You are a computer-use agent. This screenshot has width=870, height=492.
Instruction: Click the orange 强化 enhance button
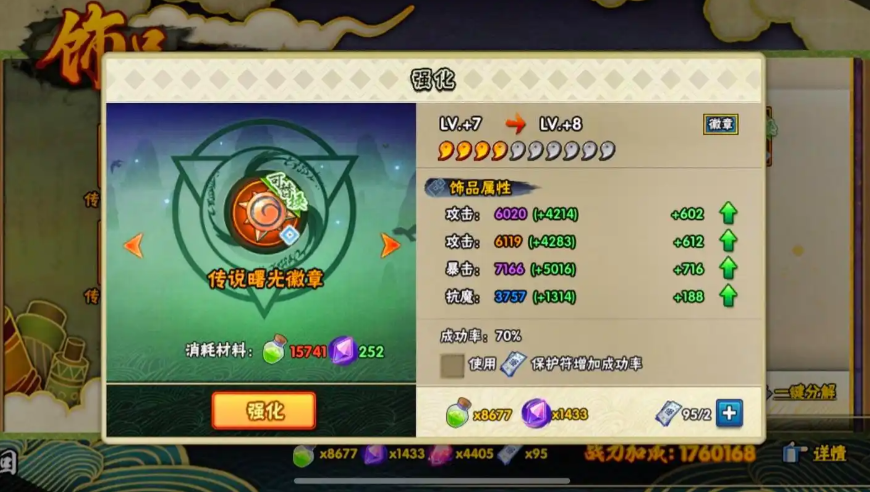pos(264,411)
